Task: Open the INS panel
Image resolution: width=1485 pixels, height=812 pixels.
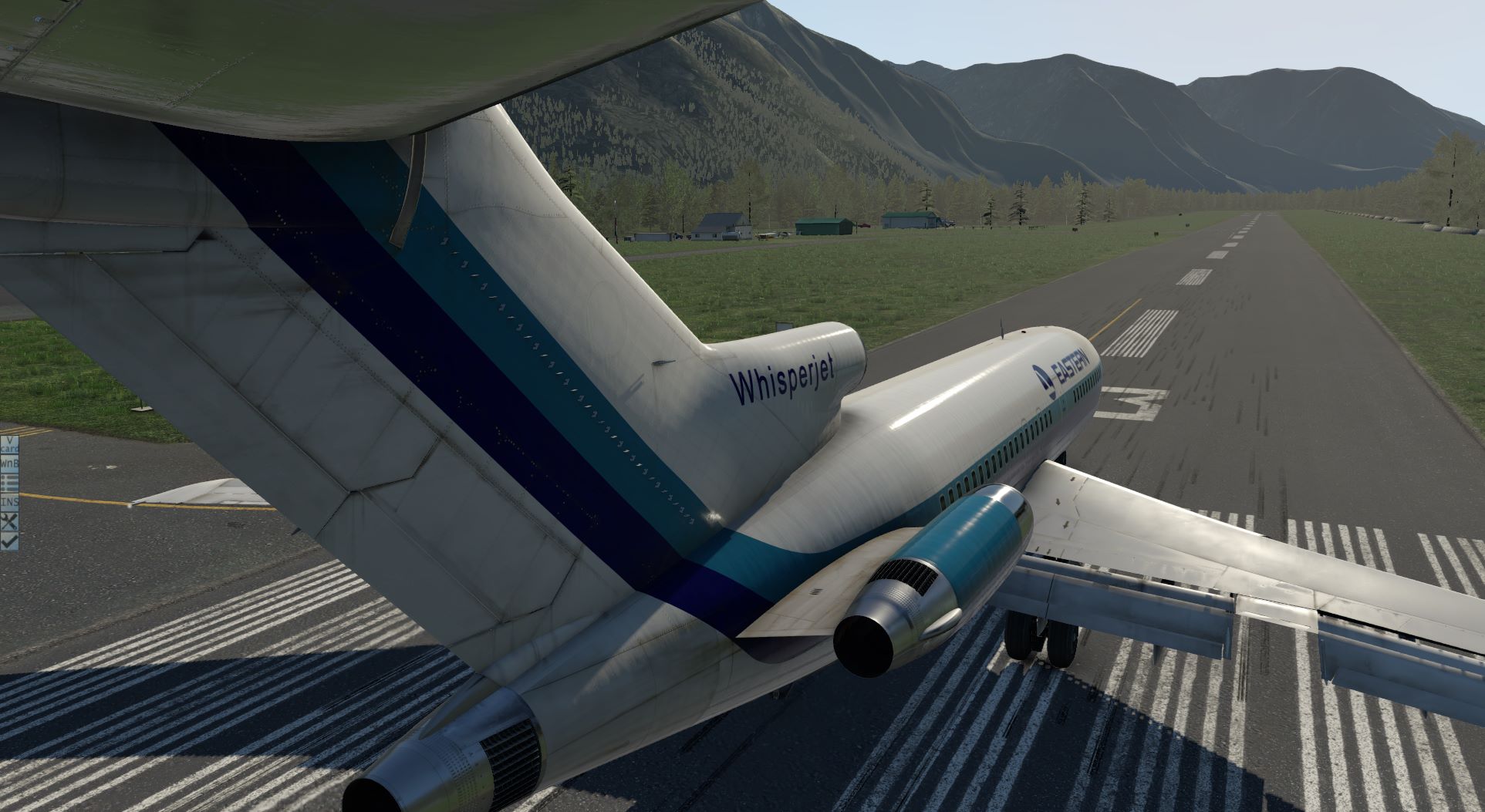Action: pyautogui.click(x=9, y=501)
